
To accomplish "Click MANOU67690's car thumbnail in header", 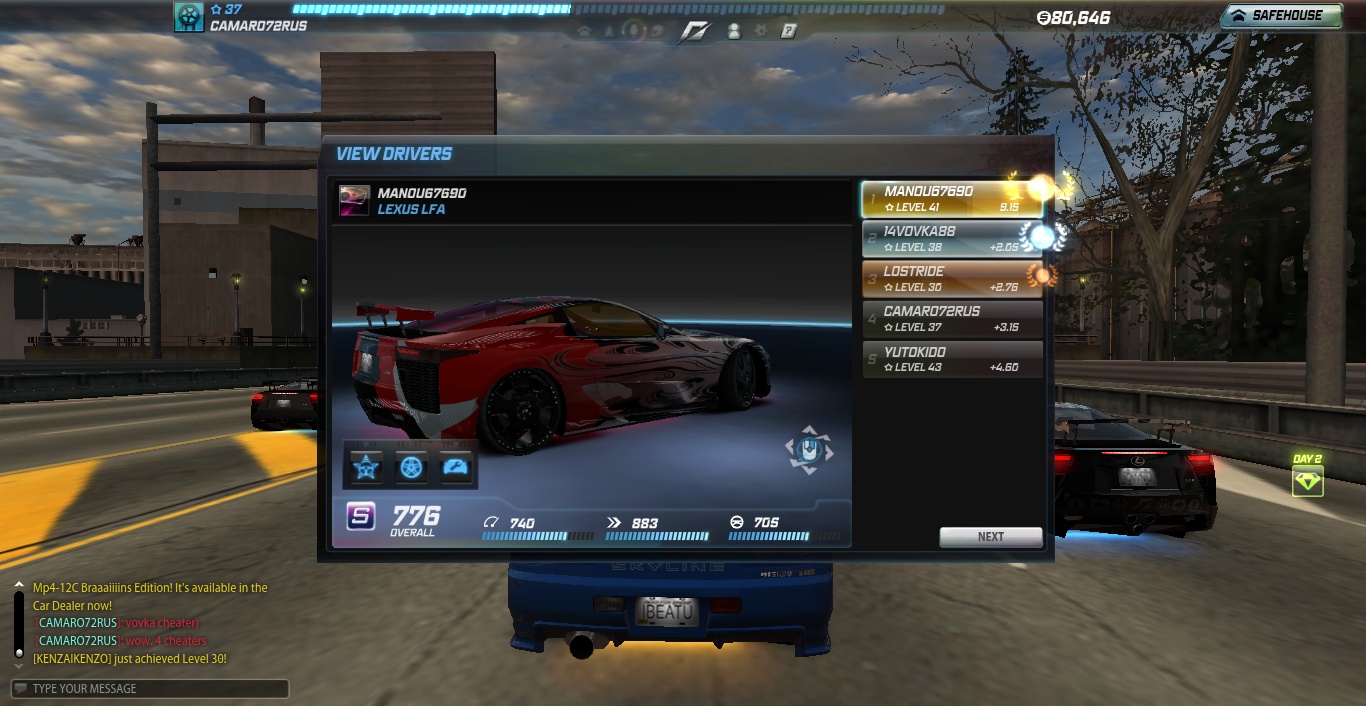I will tap(354, 200).
